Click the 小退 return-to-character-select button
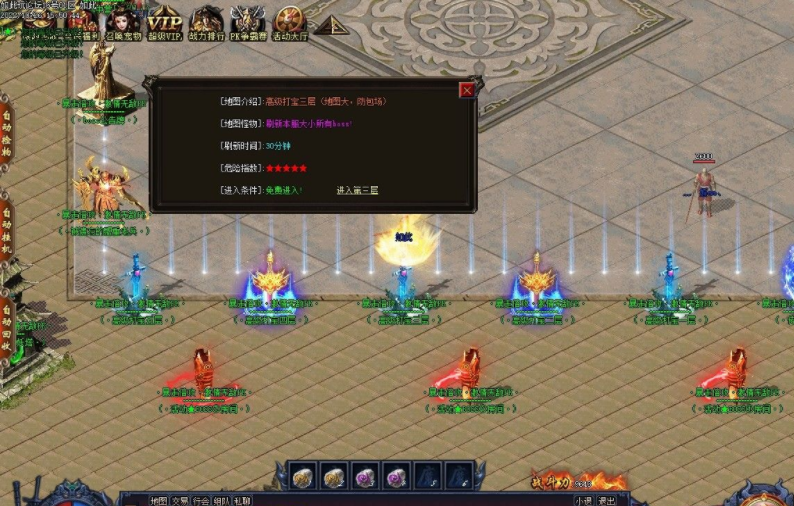The image size is (794, 506). click(583, 500)
